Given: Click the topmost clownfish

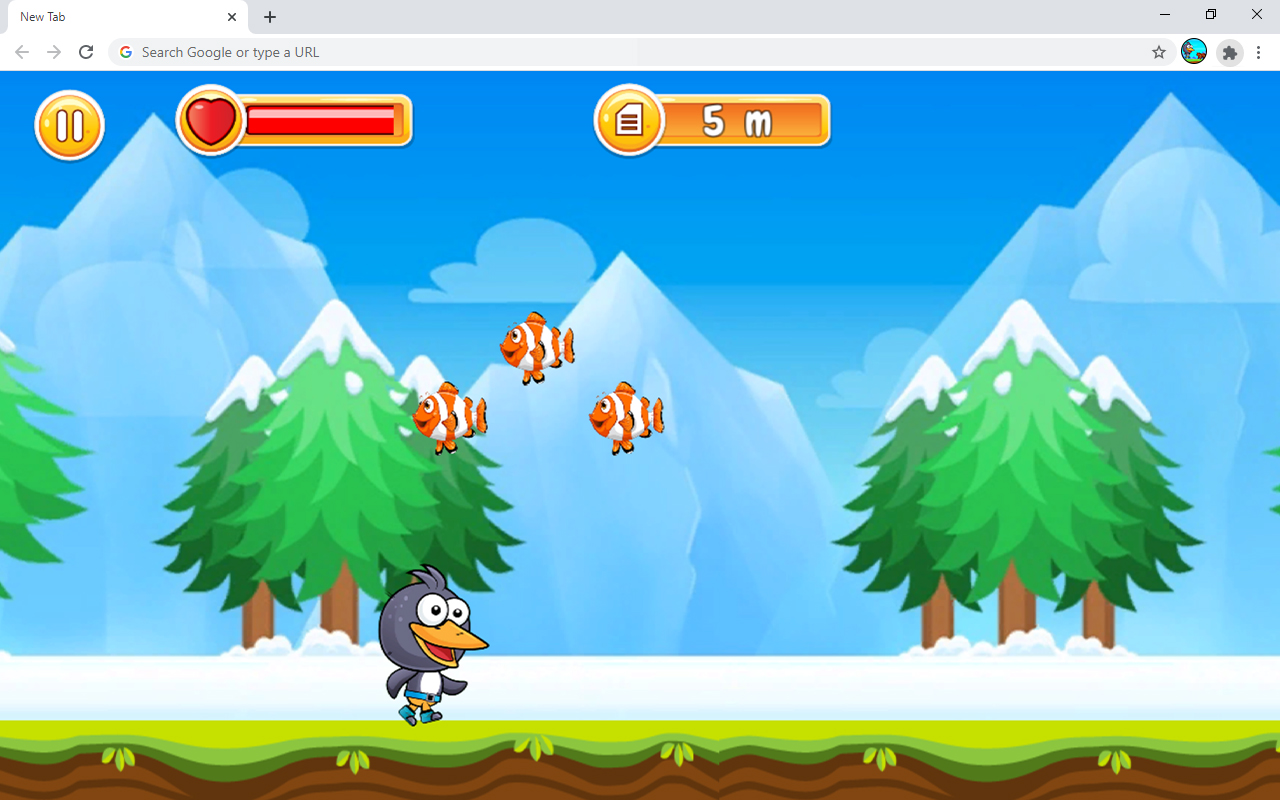Looking at the screenshot, I should (x=535, y=345).
